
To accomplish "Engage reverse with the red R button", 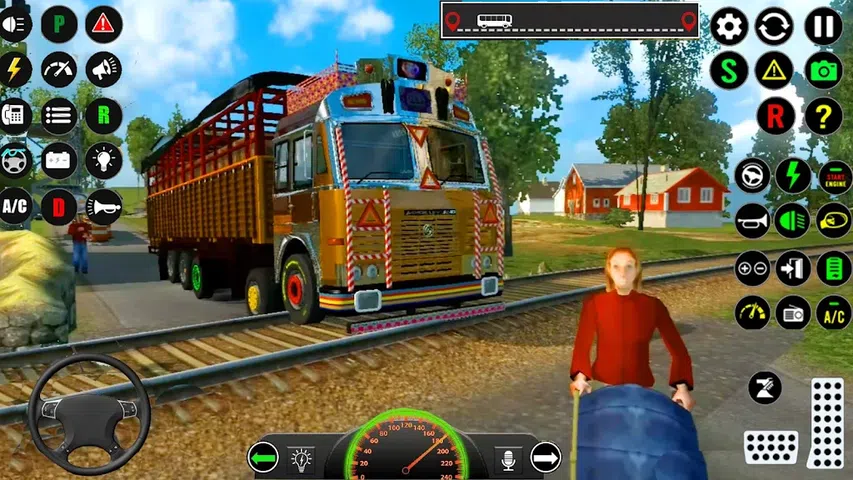I will point(774,116).
